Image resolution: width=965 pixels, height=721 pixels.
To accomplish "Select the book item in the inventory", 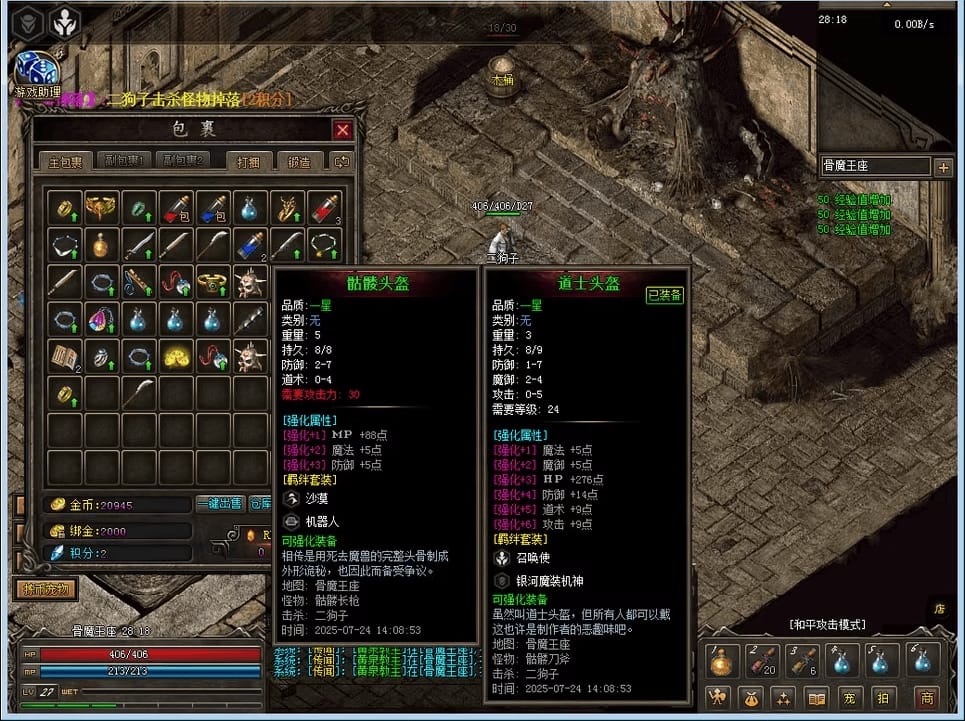I will click(x=65, y=356).
